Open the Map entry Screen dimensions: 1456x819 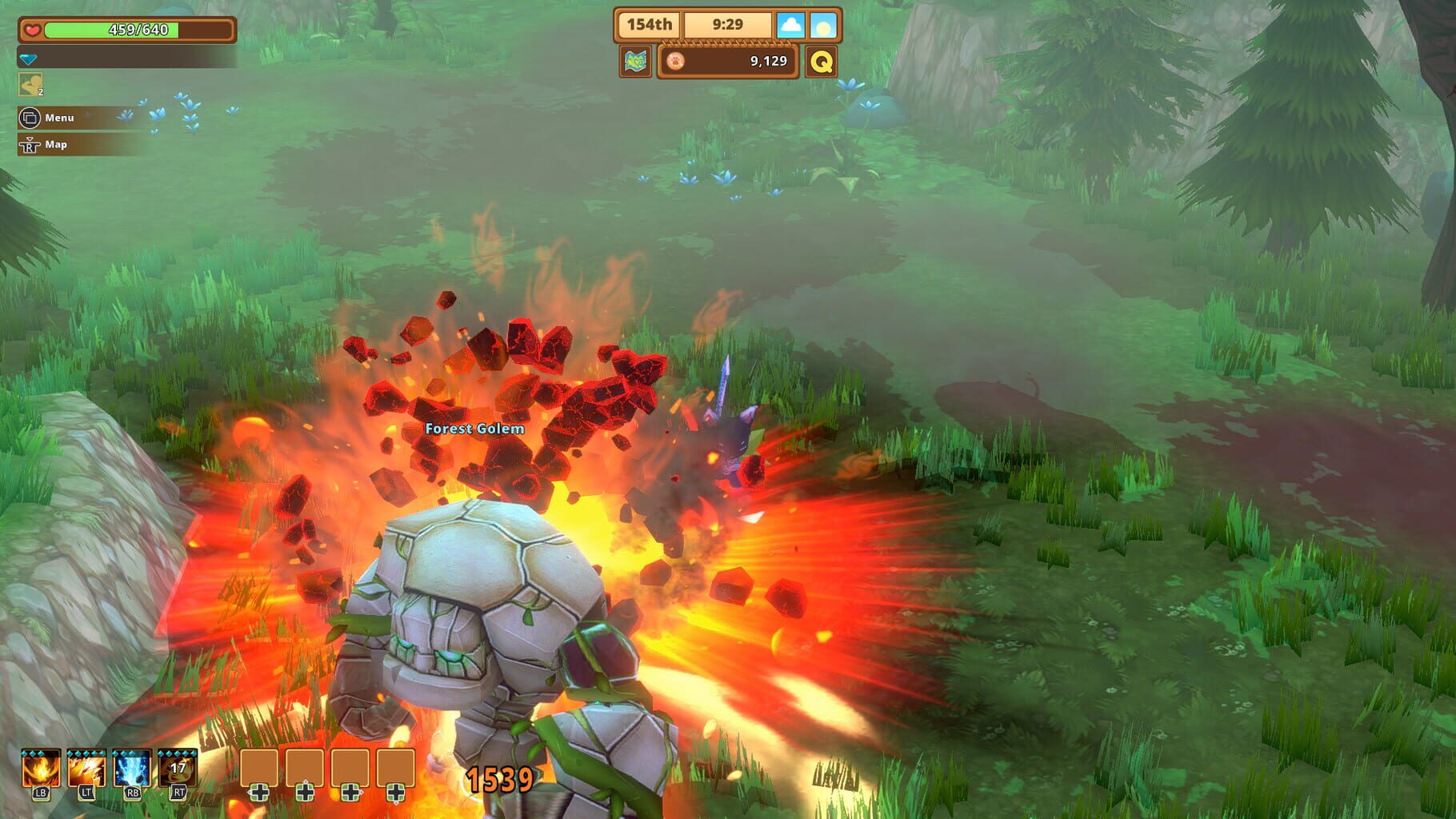pos(56,146)
